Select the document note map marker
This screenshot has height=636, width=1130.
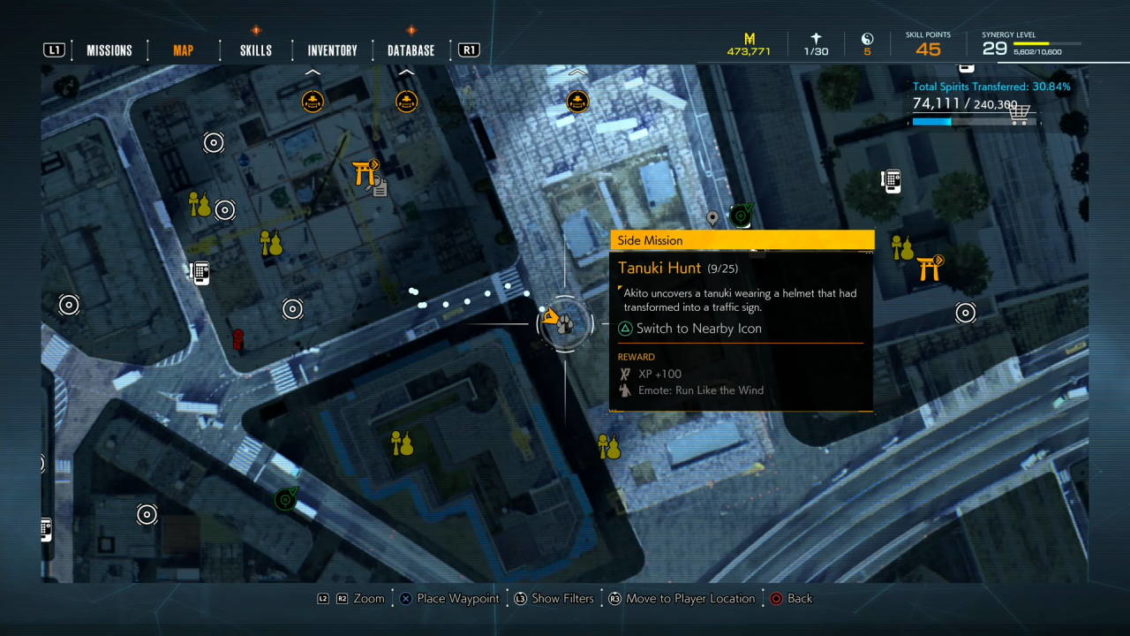(x=380, y=188)
